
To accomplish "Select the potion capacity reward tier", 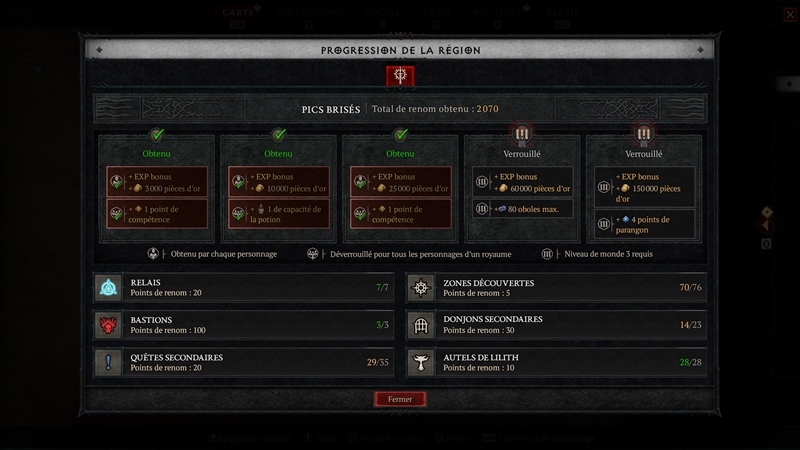I will click(x=278, y=188).
